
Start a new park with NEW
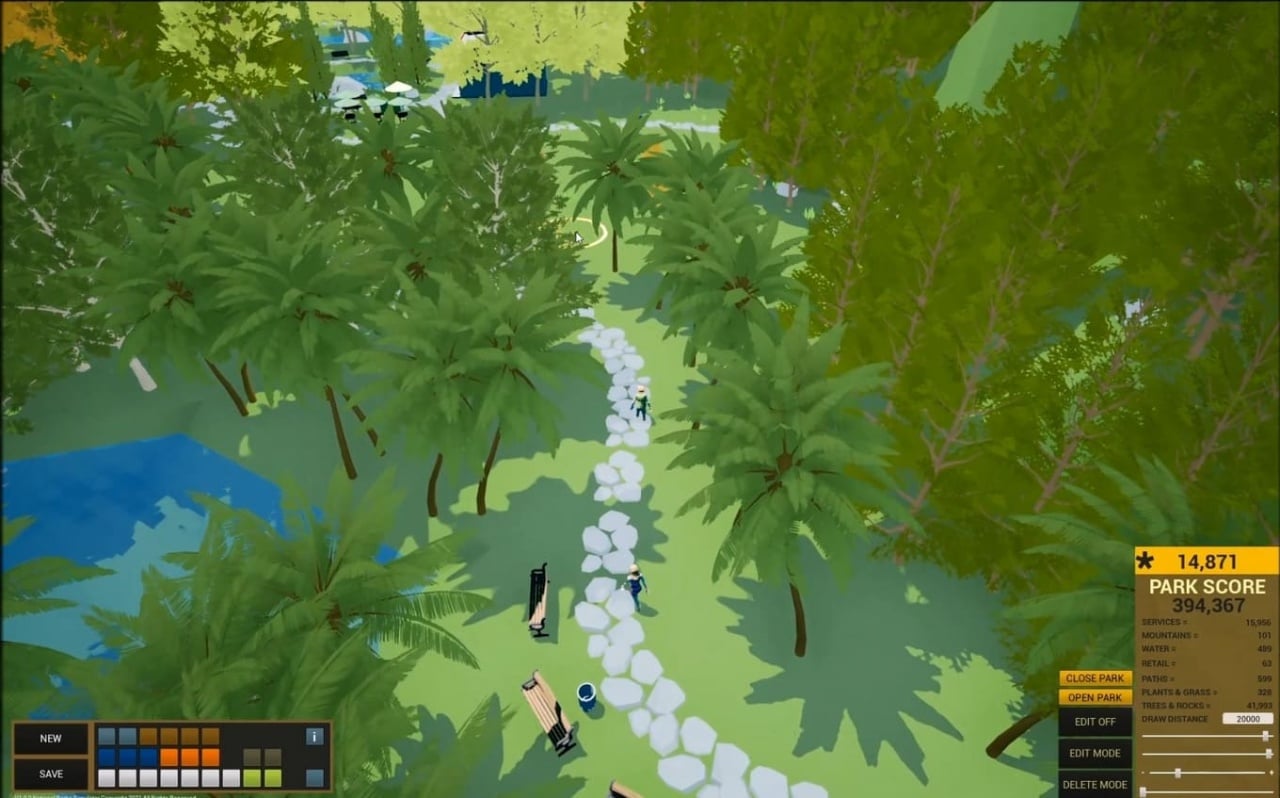pyautogui.click(x=51, y=738)
